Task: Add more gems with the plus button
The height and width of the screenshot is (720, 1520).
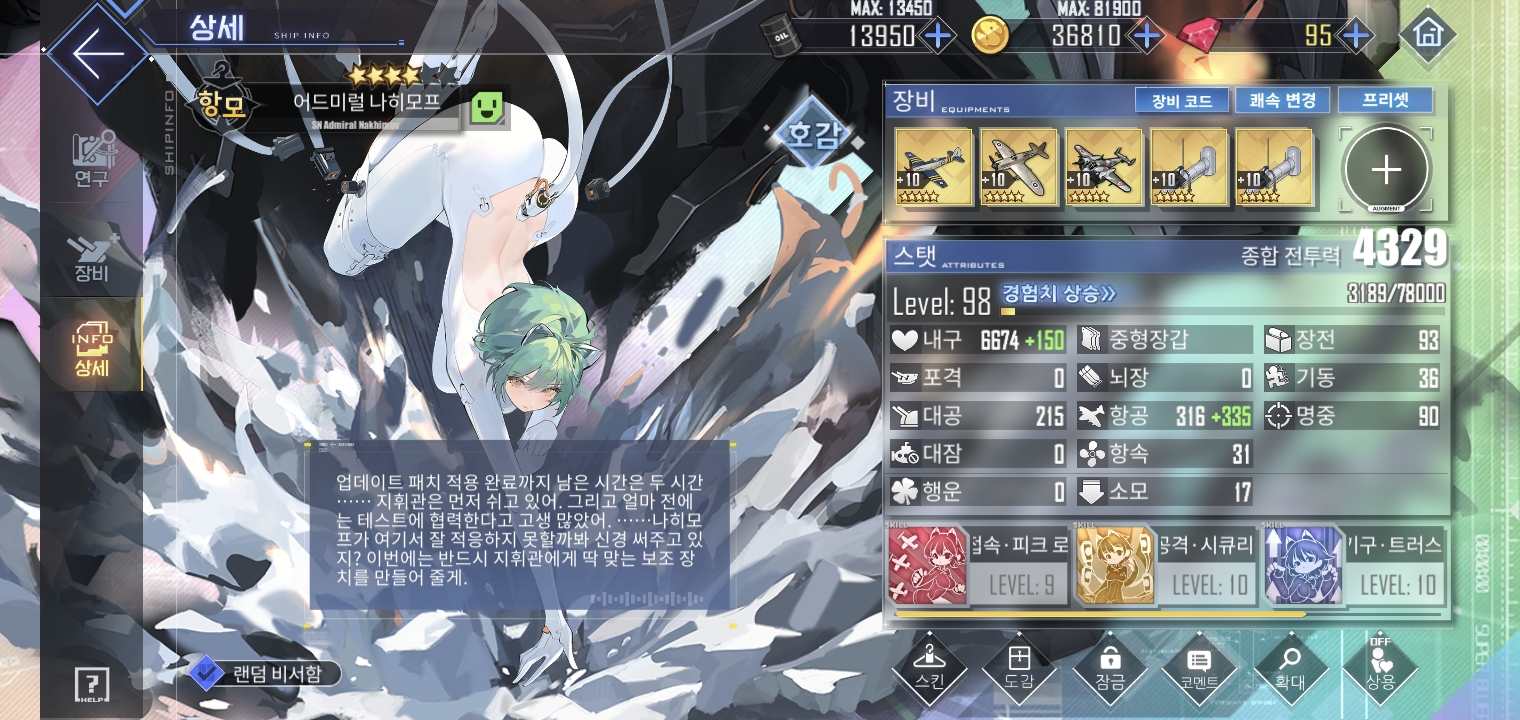Action: coord(1355,36)
